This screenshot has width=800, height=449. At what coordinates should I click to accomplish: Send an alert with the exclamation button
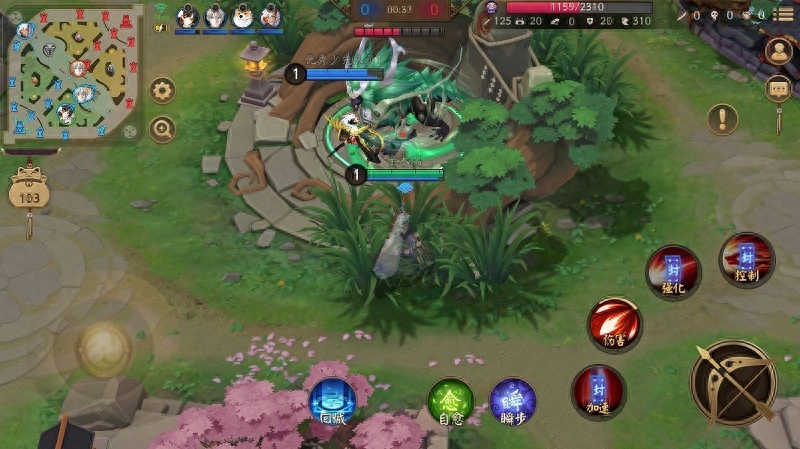click(722, 120)
